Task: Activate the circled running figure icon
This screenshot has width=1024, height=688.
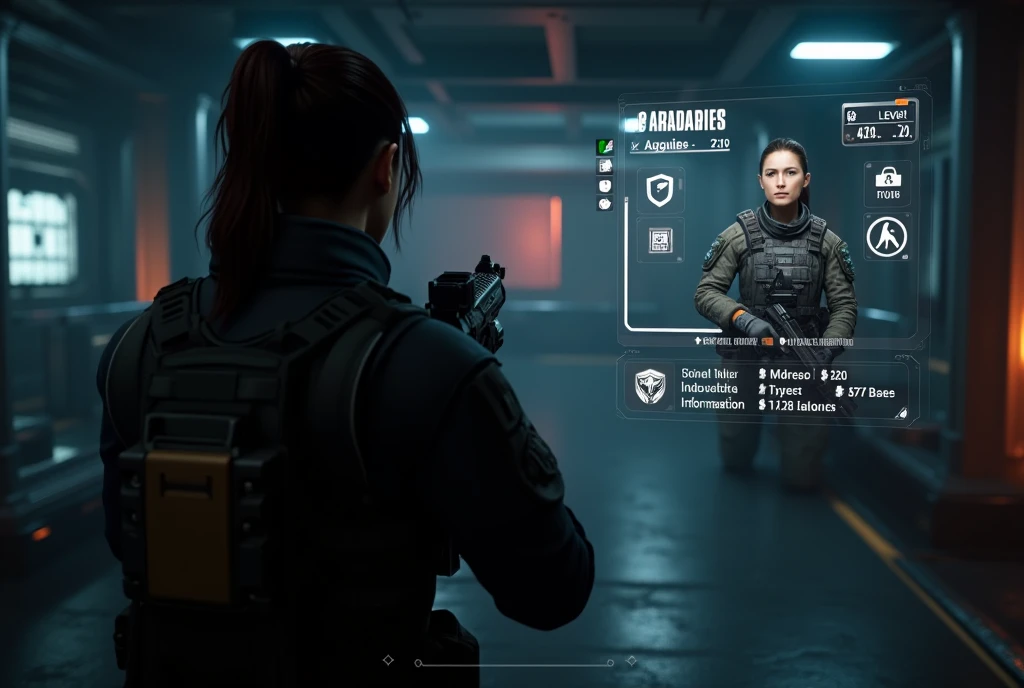Action: click(886, 237)
